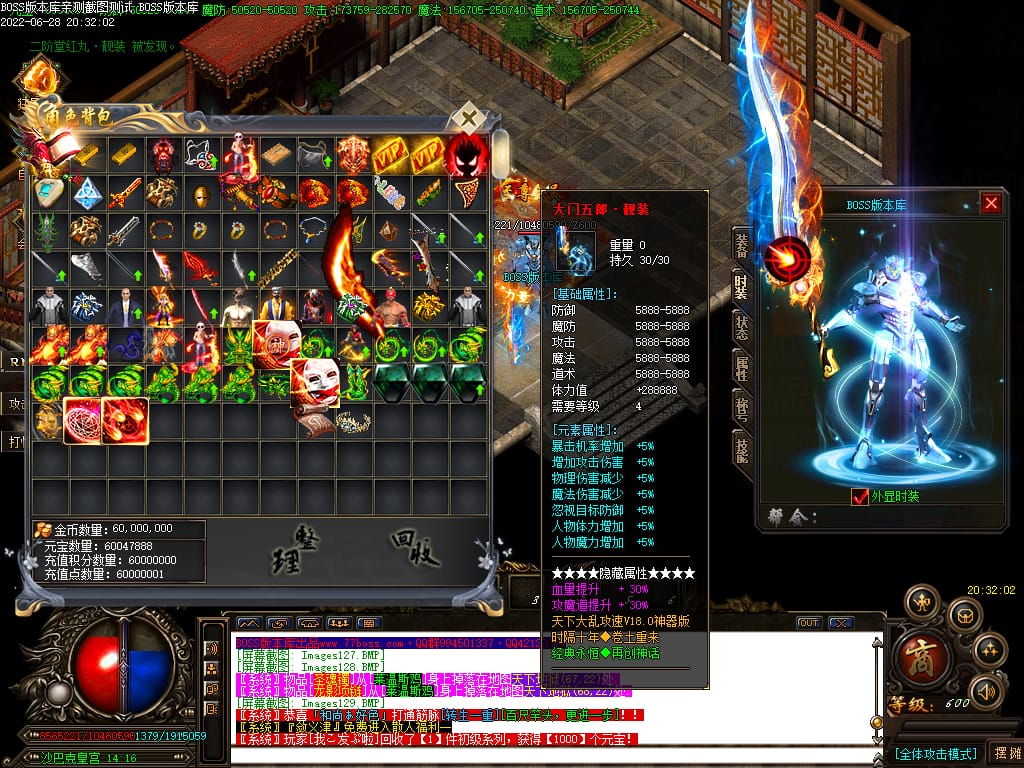Select the red magic circle item
The height and width of the screenshot is (768, 1024).
pos(86,420)
